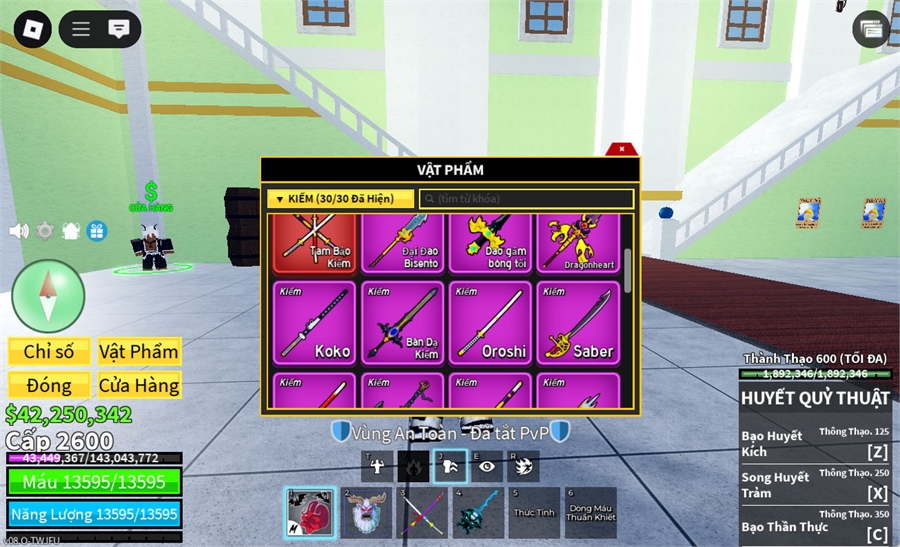Choose the Bán Dạ Kiếm sword
Image resolution: width=900 pixels, height=547 pixels.
tap(403, 321)
